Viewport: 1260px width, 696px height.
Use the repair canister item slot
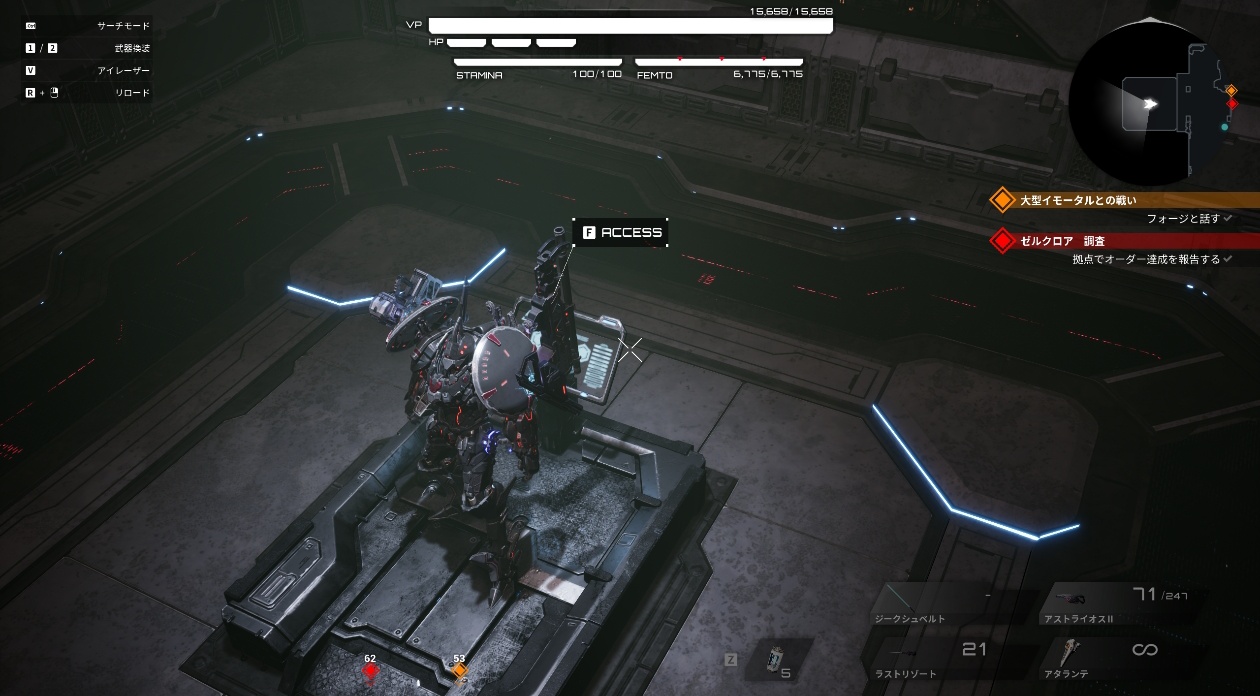click(x=772, y=661)
